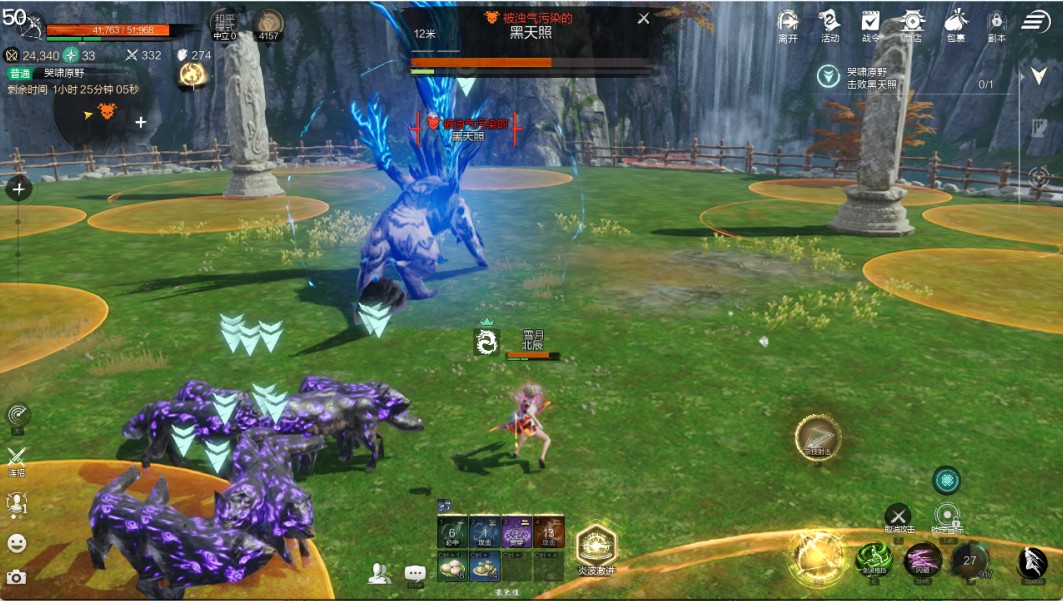Activate the 锁定目标 target lock button
This screenshot has height=601, width=1063.
tap(947, 516)
